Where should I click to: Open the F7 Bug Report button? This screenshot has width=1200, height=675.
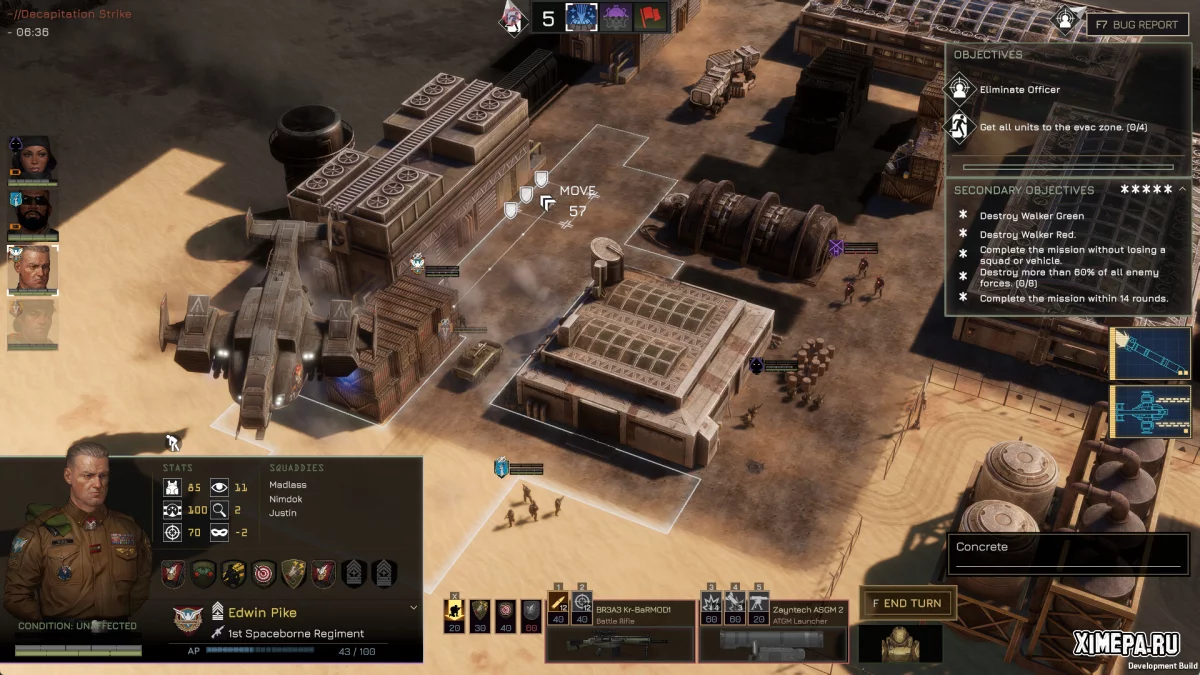pos(1137,24)
